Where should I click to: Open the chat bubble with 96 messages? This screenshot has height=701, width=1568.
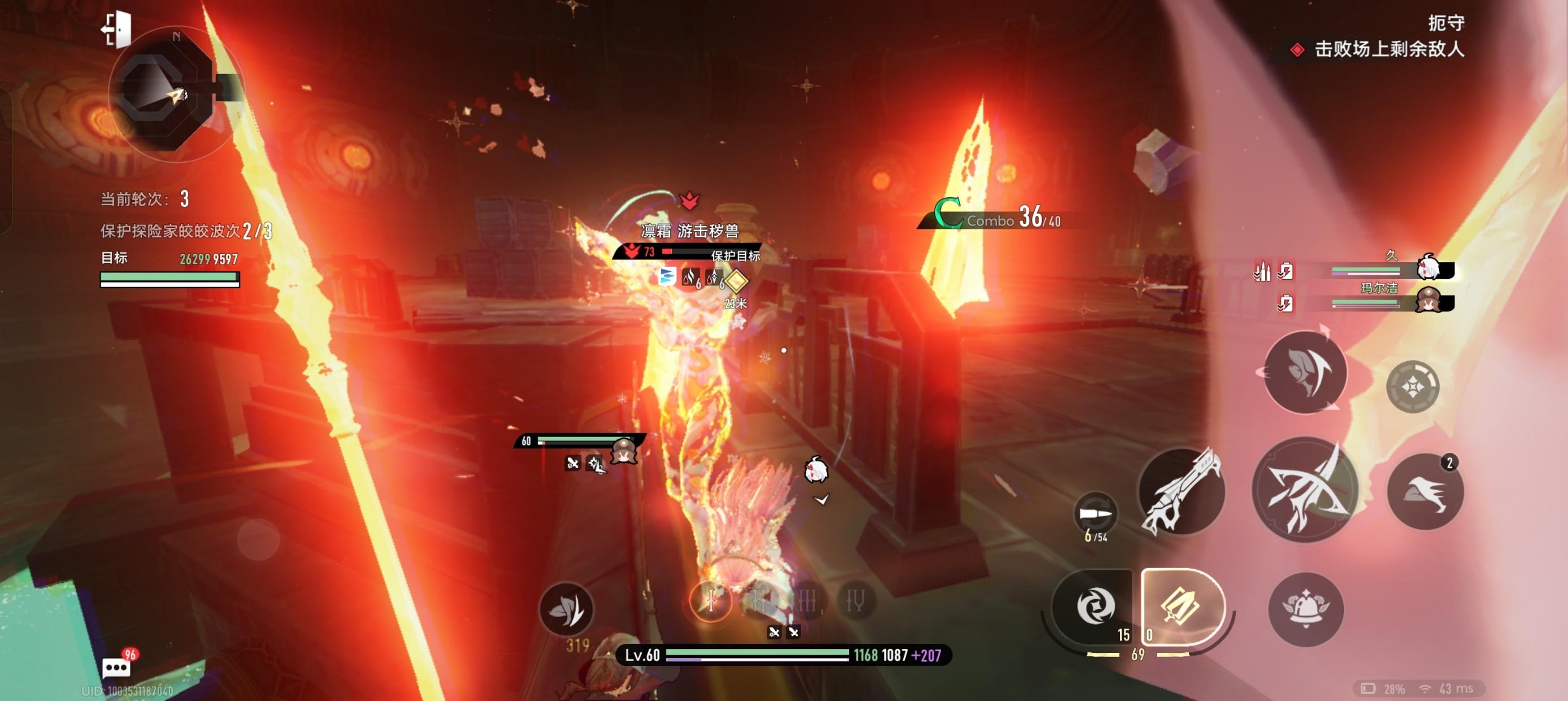pyautogui.click(x=115, y=668)
